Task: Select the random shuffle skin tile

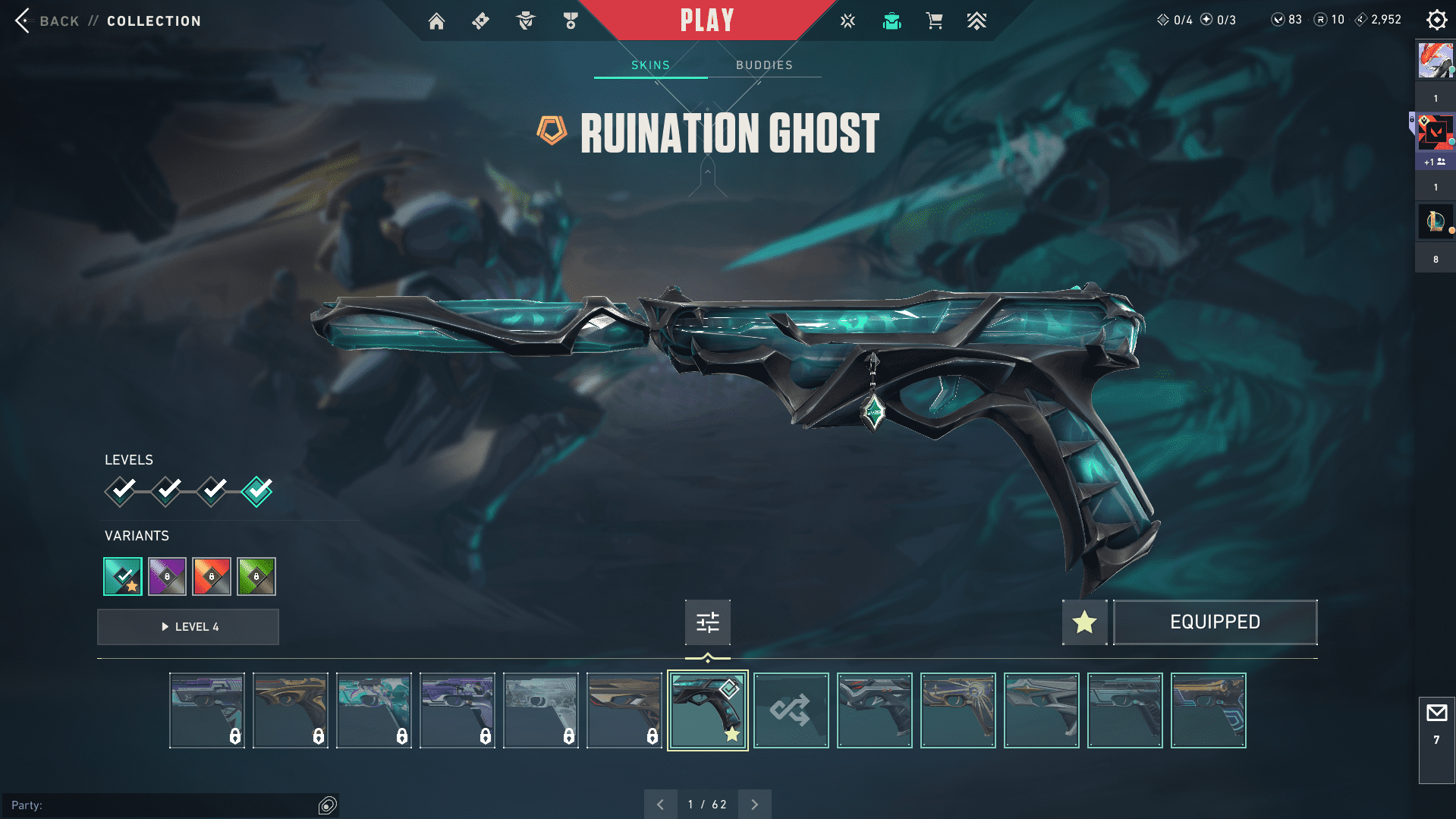Action: pyautogui.click(x=791, y=710)
